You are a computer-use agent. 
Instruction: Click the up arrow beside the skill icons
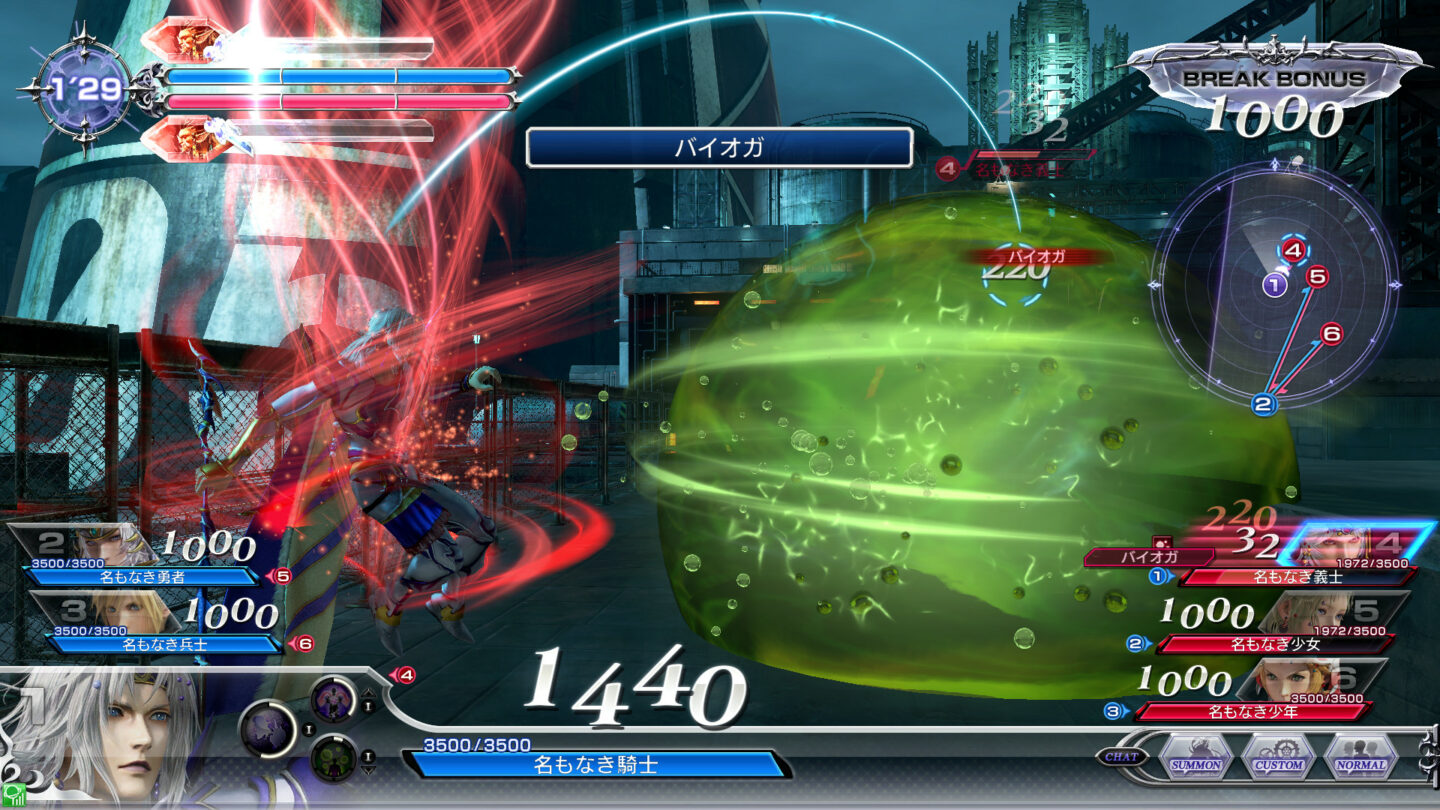click(368, 693)
